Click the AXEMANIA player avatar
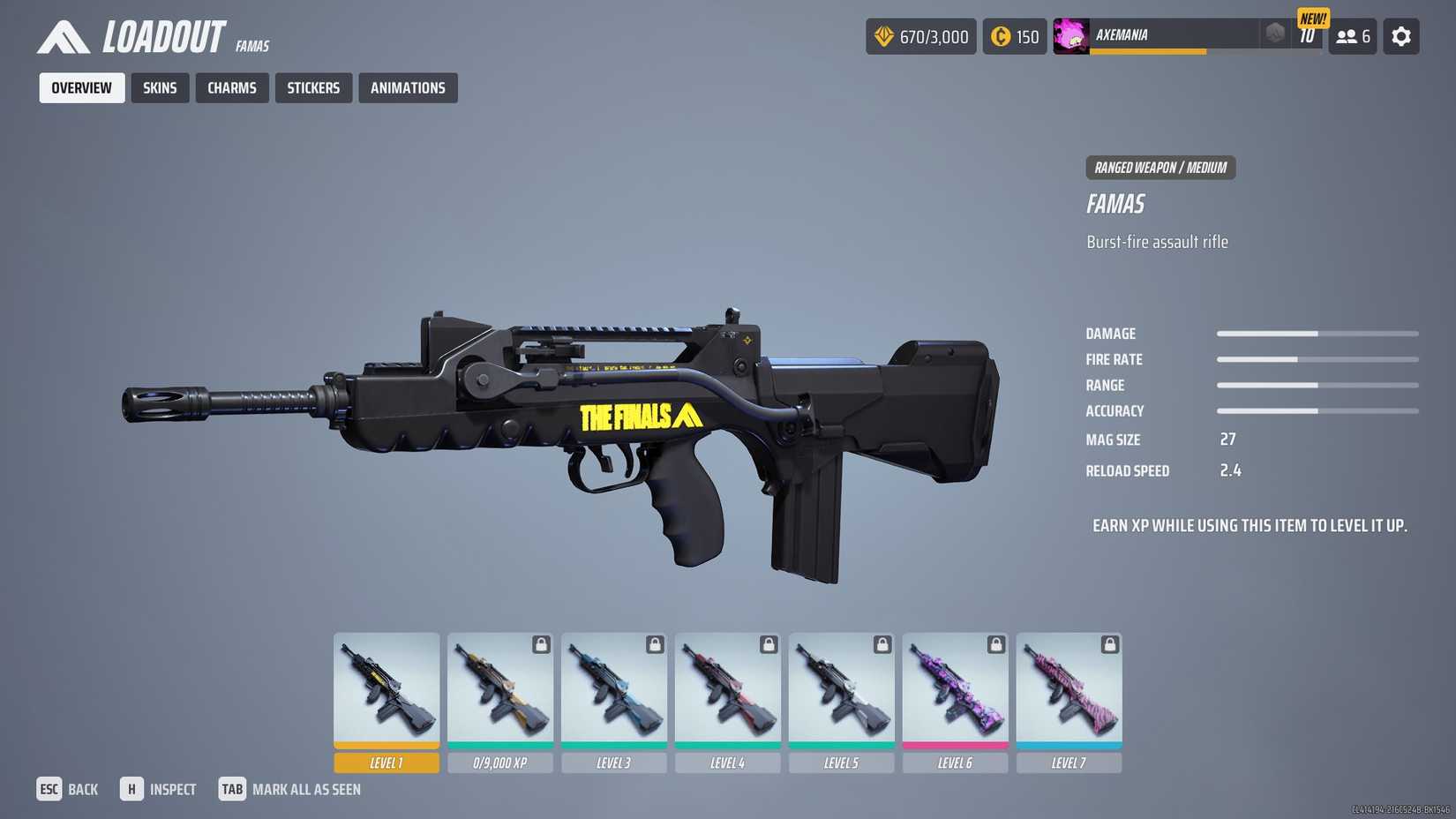Image resolution: width=1456 pixels, height=819 pixels. [1070, 36]
